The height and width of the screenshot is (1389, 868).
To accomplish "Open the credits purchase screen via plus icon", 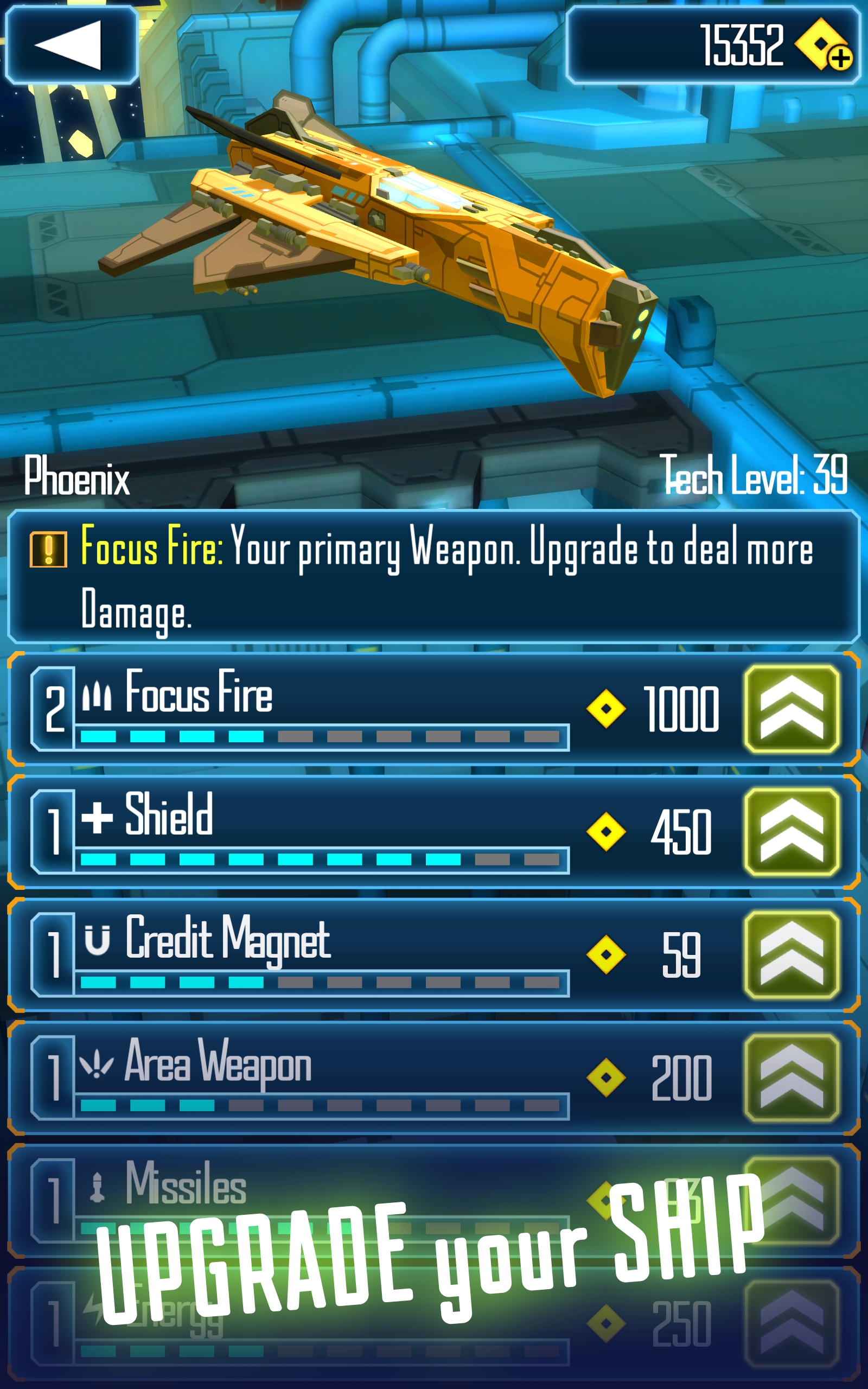I will (x=841, y=59).
